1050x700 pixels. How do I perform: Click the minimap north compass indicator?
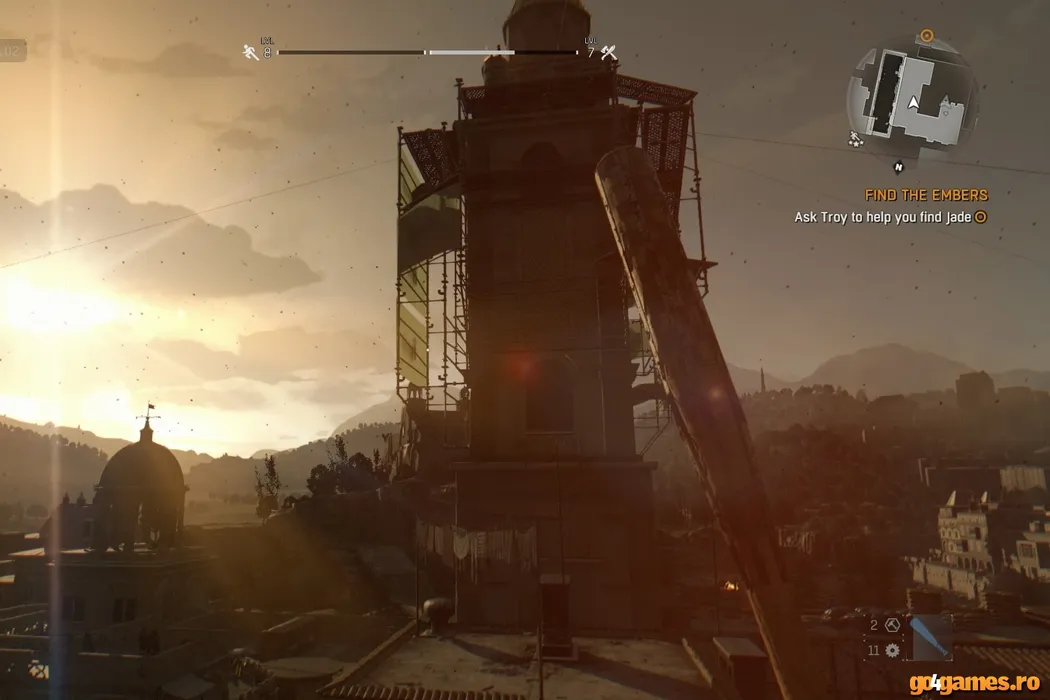click(899, 165)
